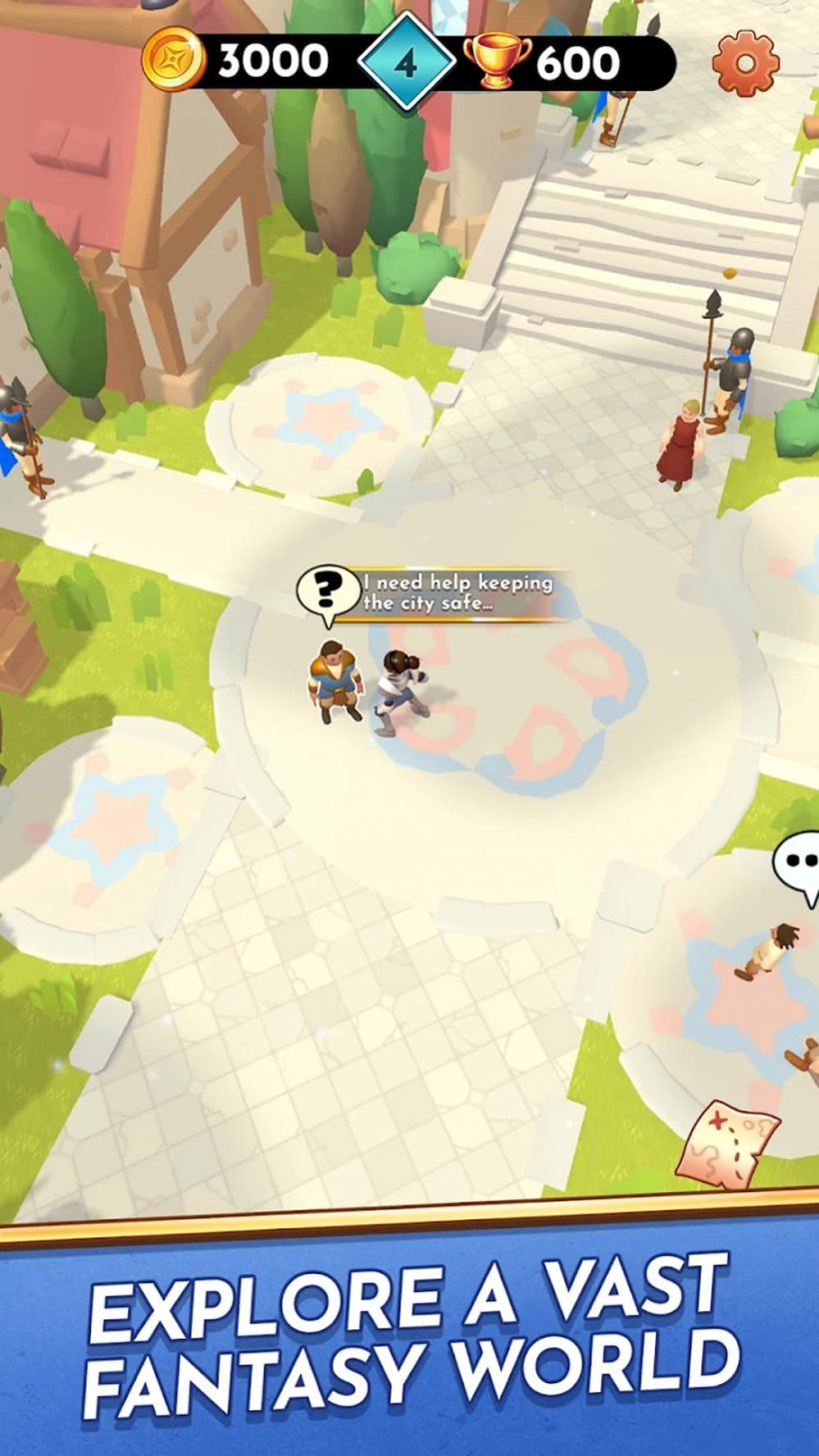Tap the ellipsis speech bubble

[799, 865]
